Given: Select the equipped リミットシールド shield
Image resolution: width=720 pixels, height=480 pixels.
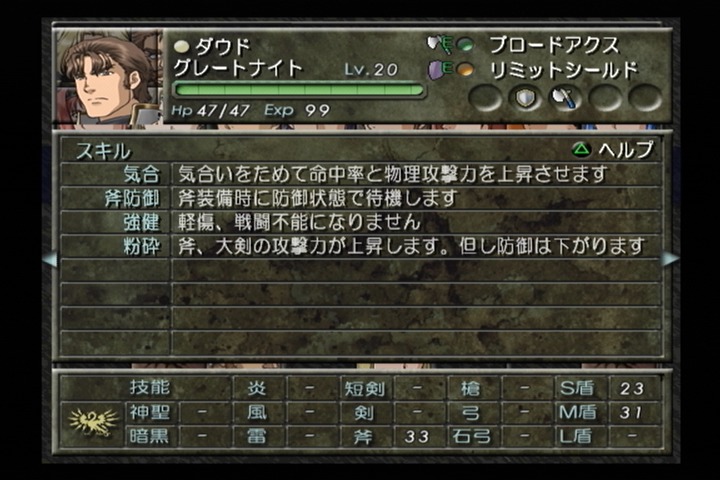Looking at the screenshot, I should pos(561,70).
